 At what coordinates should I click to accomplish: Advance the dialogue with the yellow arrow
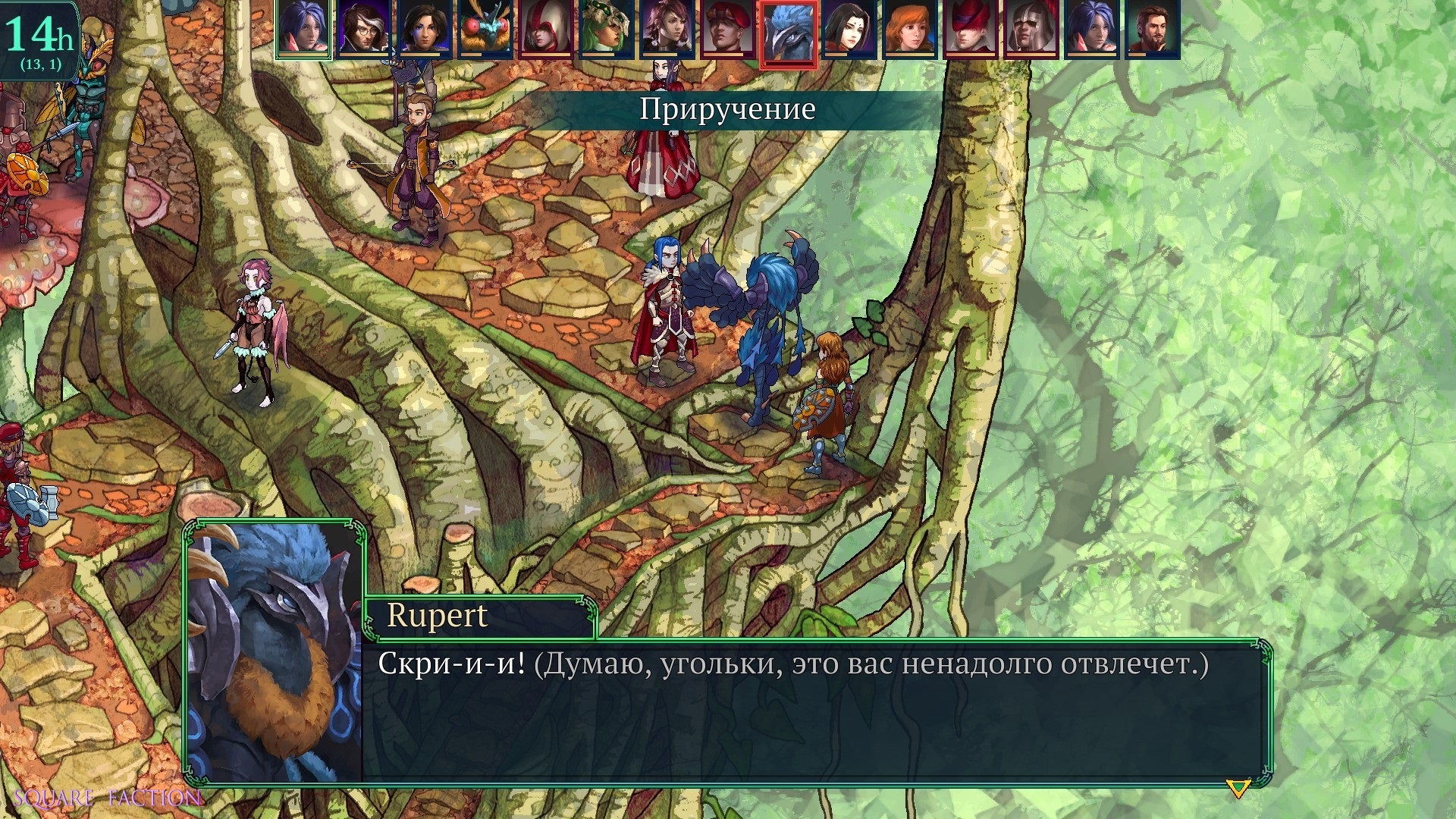[x=1238, y=789]
